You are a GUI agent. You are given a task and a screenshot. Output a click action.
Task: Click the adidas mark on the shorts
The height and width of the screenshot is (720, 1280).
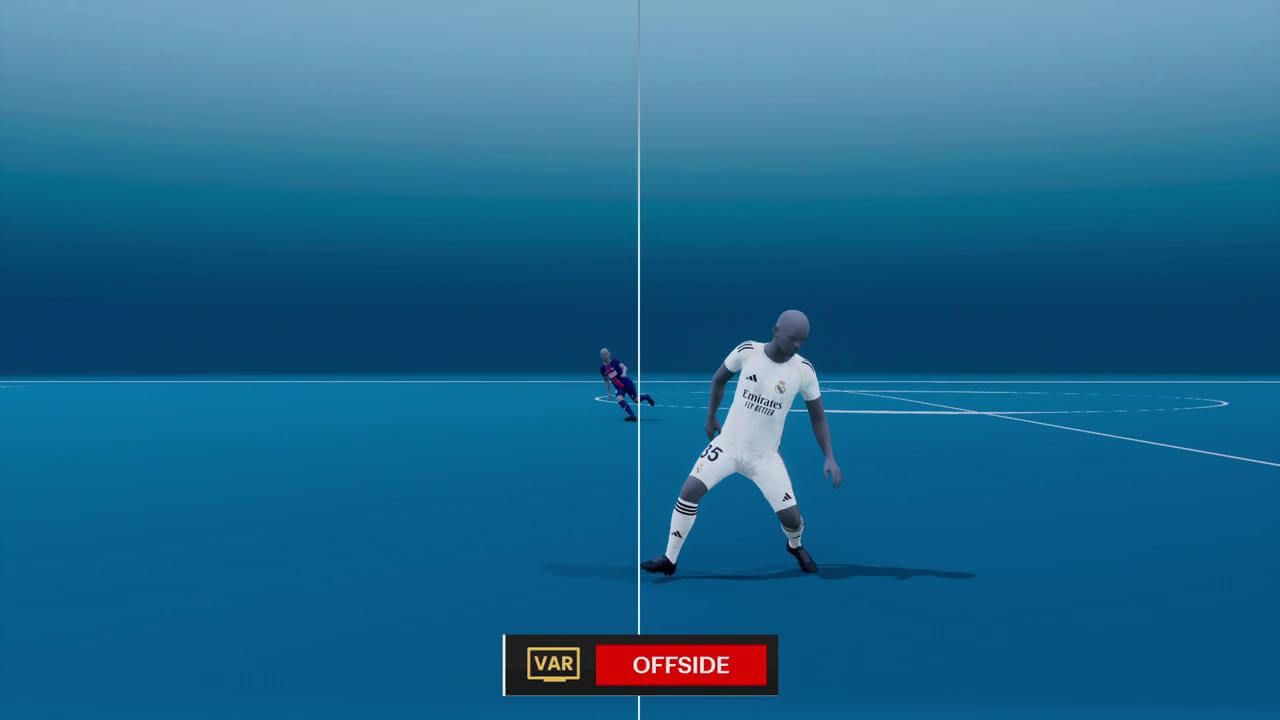click(x=785, y=495)
